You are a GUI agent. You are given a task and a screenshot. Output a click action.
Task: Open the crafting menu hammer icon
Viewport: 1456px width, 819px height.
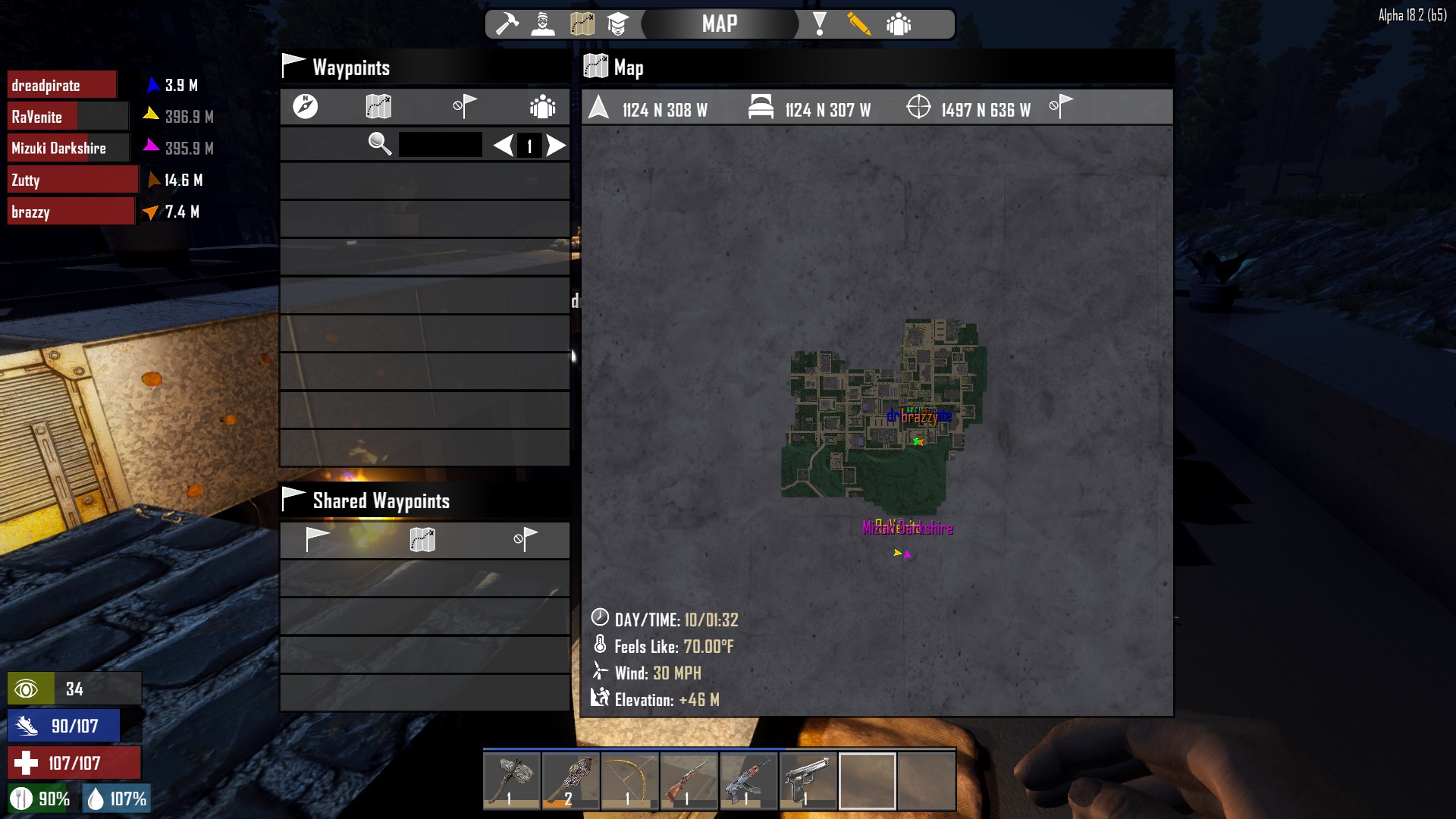pyautogui.click(x=507, y=24)
